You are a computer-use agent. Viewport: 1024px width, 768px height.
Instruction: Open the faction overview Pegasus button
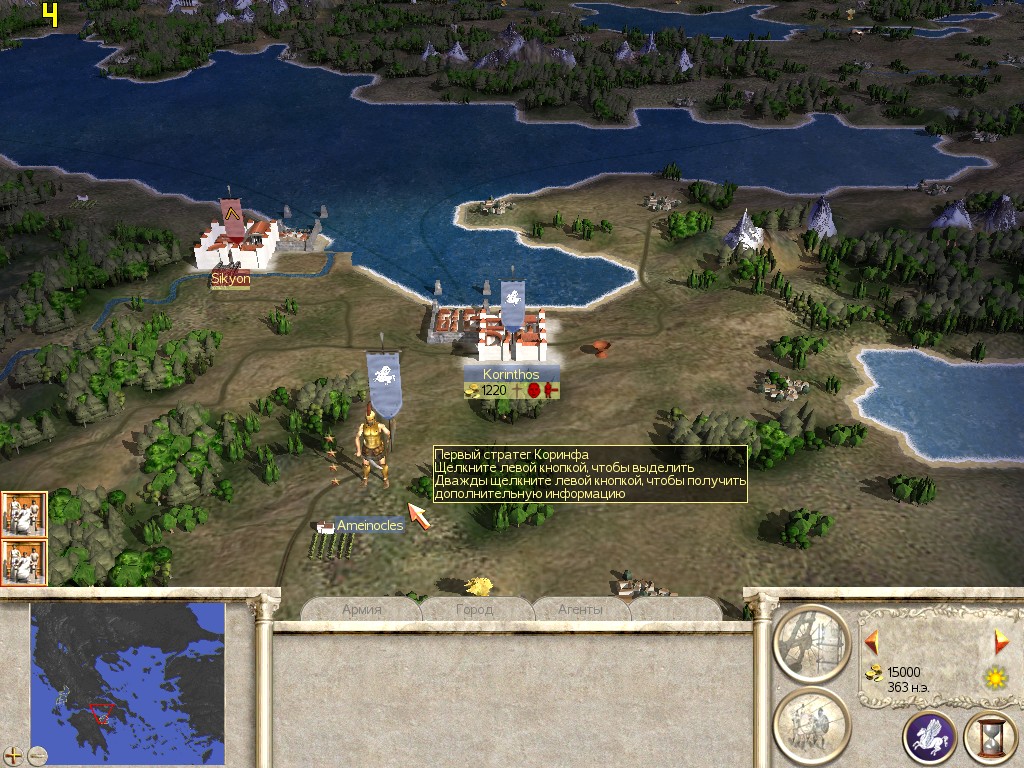pyautogui.click(x=929, y=738)
